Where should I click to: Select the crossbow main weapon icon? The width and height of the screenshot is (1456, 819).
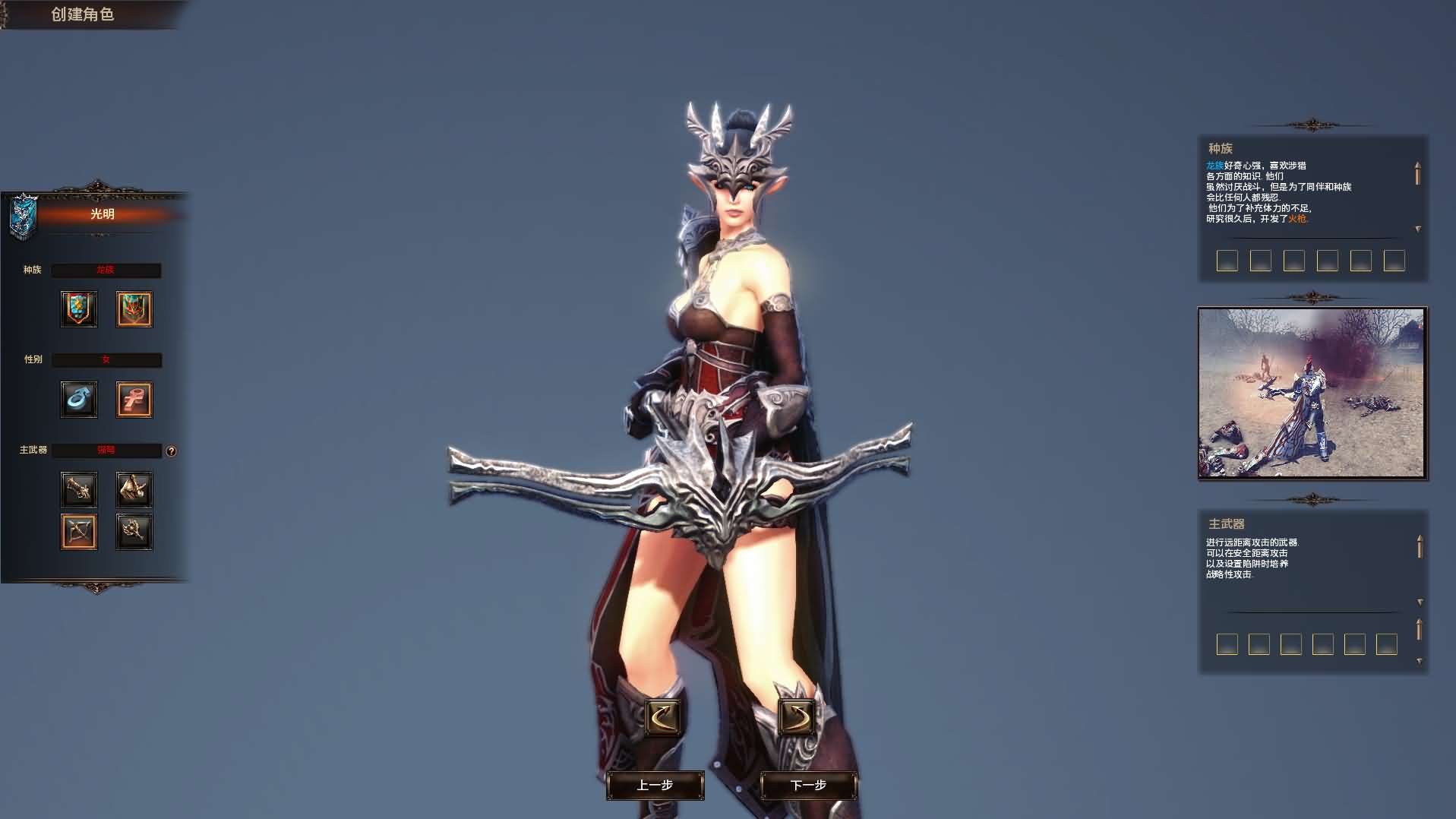[79, 531]
